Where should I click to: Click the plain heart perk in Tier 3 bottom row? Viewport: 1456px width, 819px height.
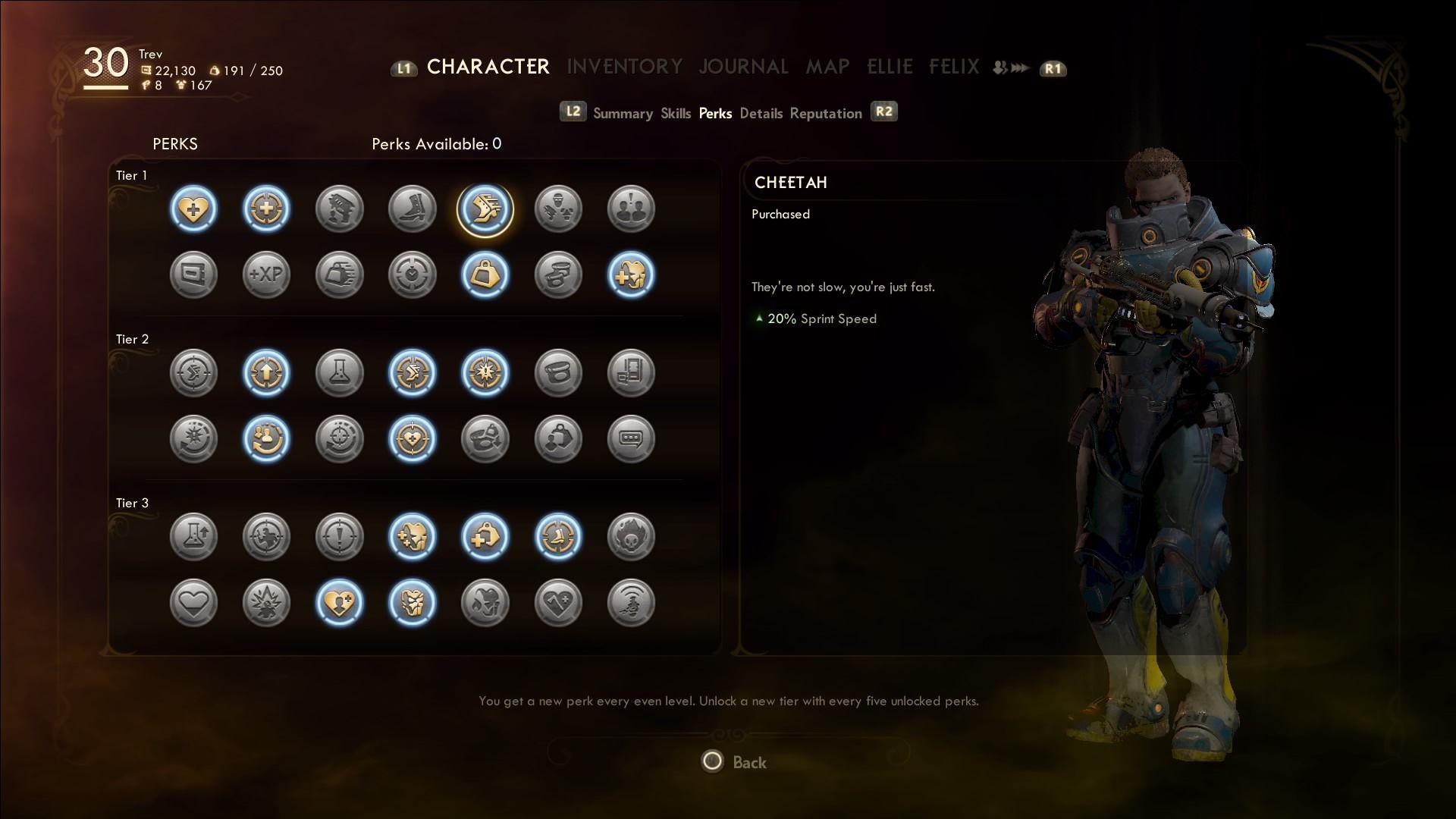(193, 602)
